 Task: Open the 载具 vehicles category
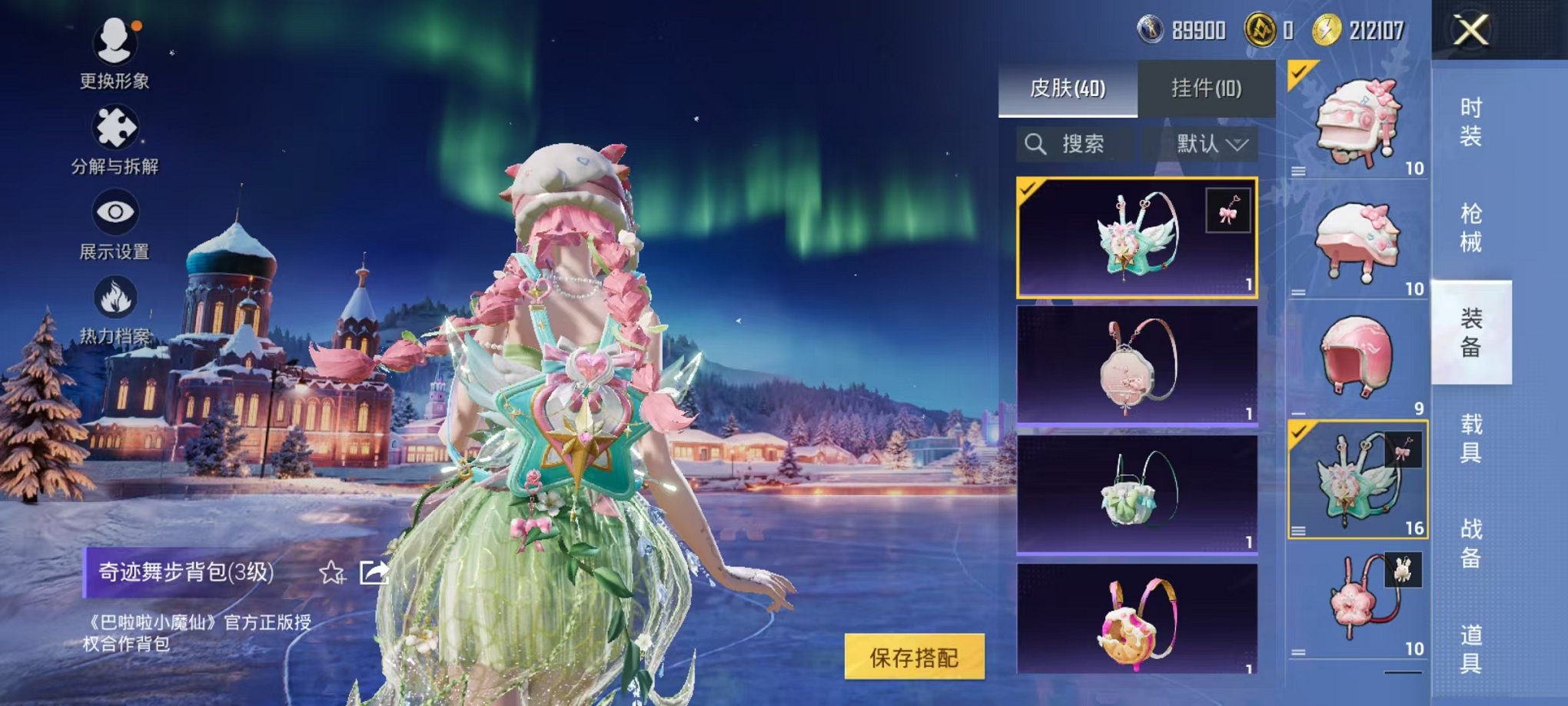pyautogui.click(x=1470, y=438)
